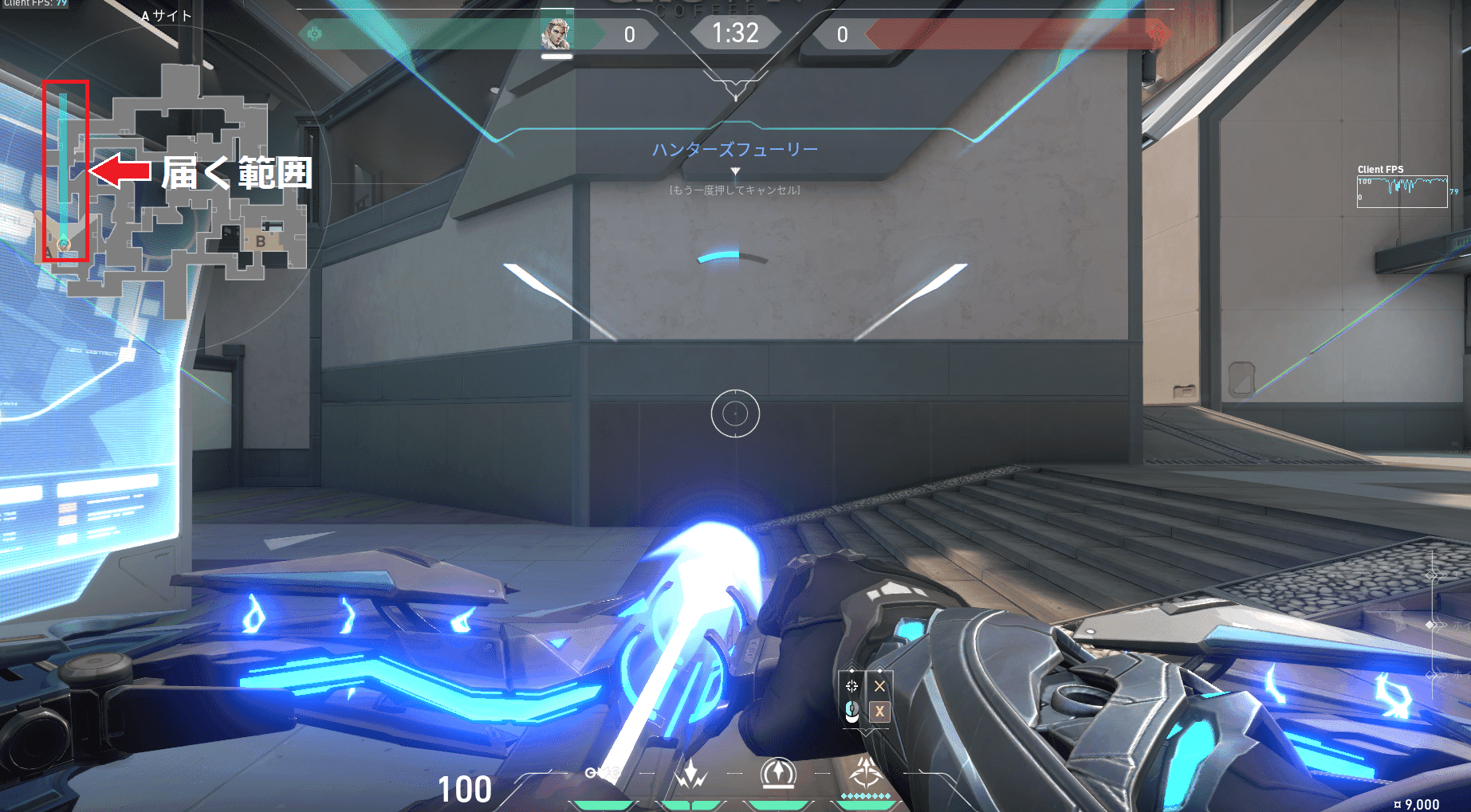1471x812 pixels.
Task: Click the red enemy team emblem
Action: click(1158, 33)
